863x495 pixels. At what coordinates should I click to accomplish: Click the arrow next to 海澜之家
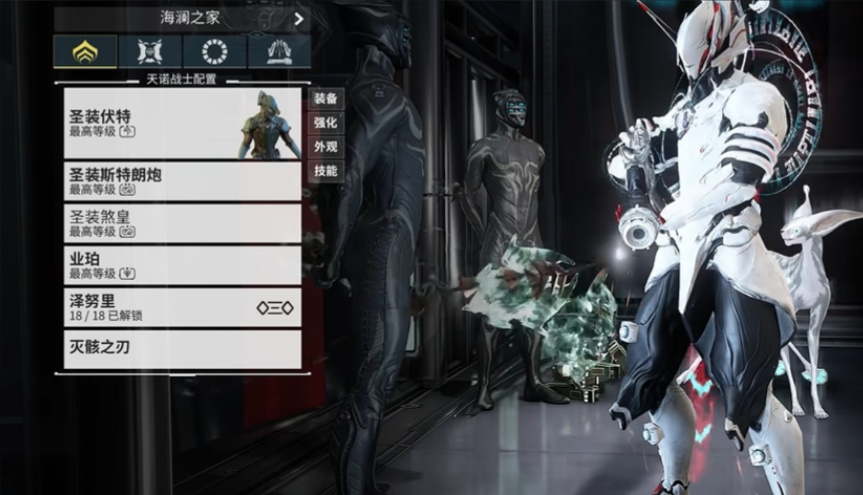pyautogui.click(x=298, y=18)
